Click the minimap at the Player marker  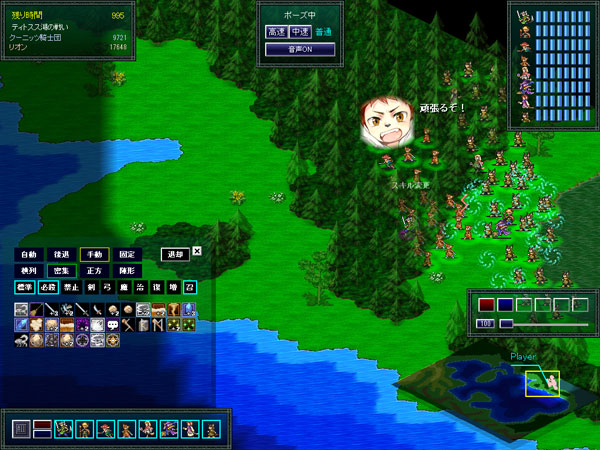coord(543,381)
